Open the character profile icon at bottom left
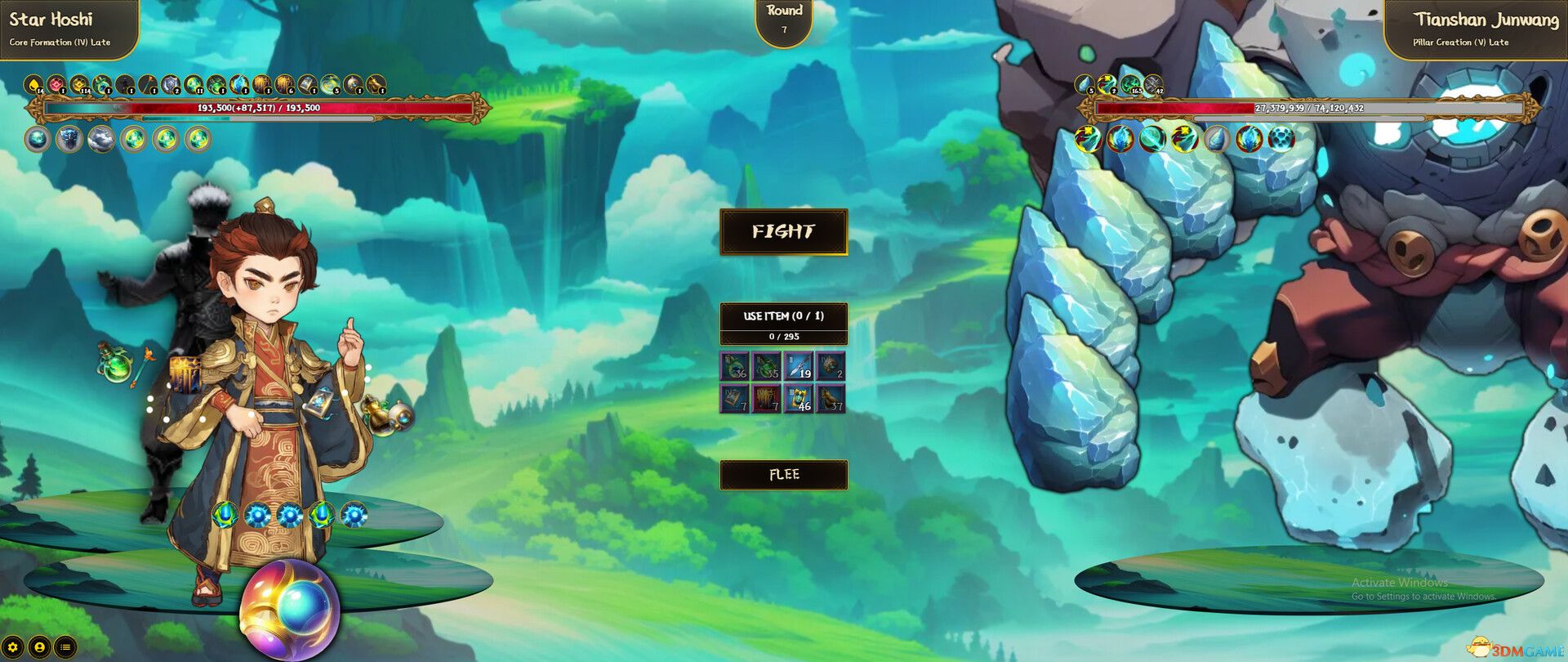The image size is (1568, 662). click(40, 647)
